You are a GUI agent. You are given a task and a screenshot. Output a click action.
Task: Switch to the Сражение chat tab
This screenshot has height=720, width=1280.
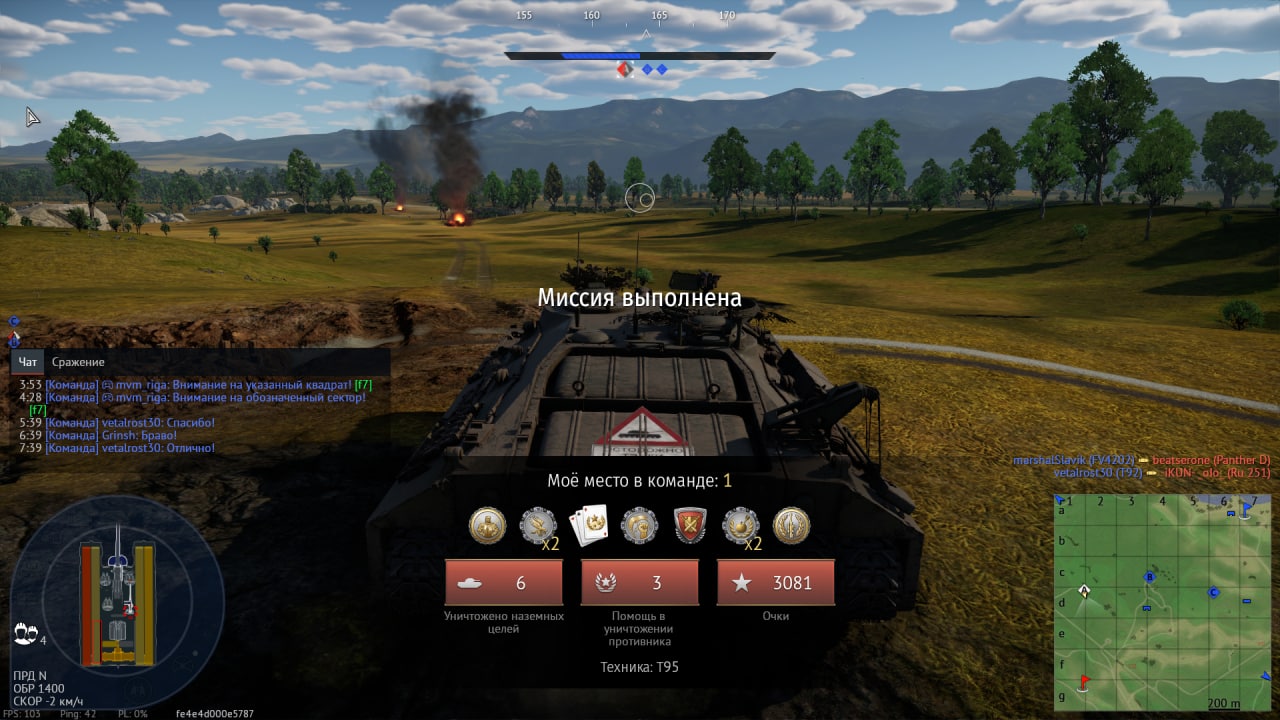click(78, 362)
